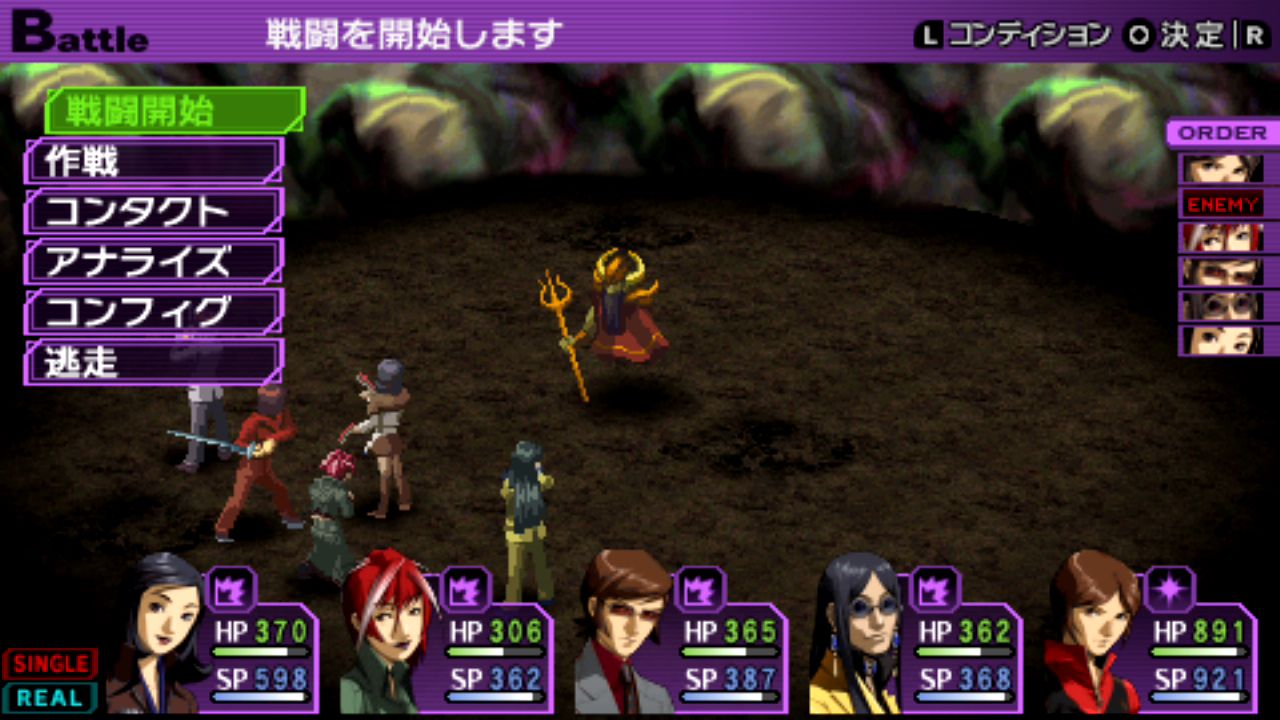Click the party member with 891 HP

pyautogui.click(x=1150, y=640)
